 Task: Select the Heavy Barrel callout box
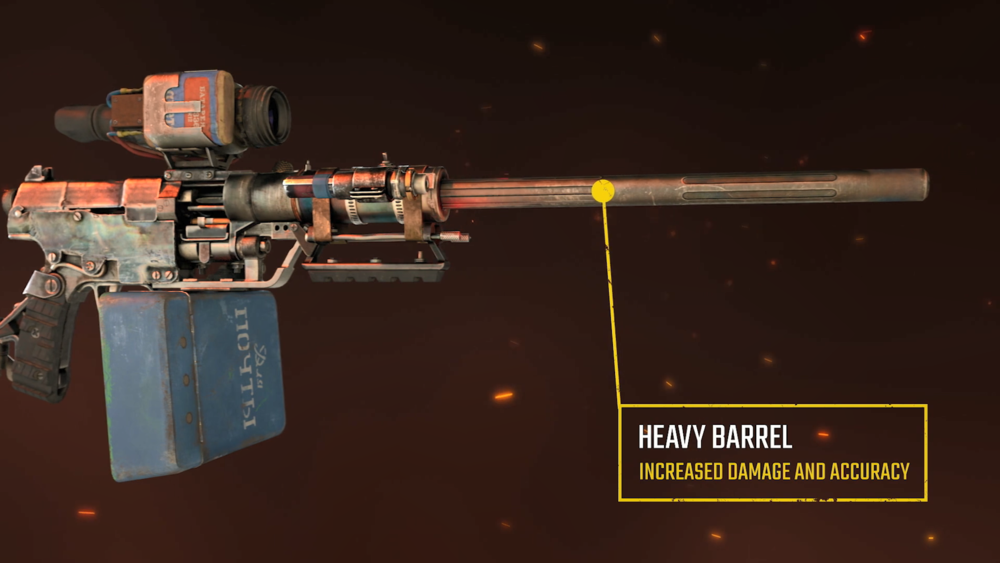[x=773, y=452]
